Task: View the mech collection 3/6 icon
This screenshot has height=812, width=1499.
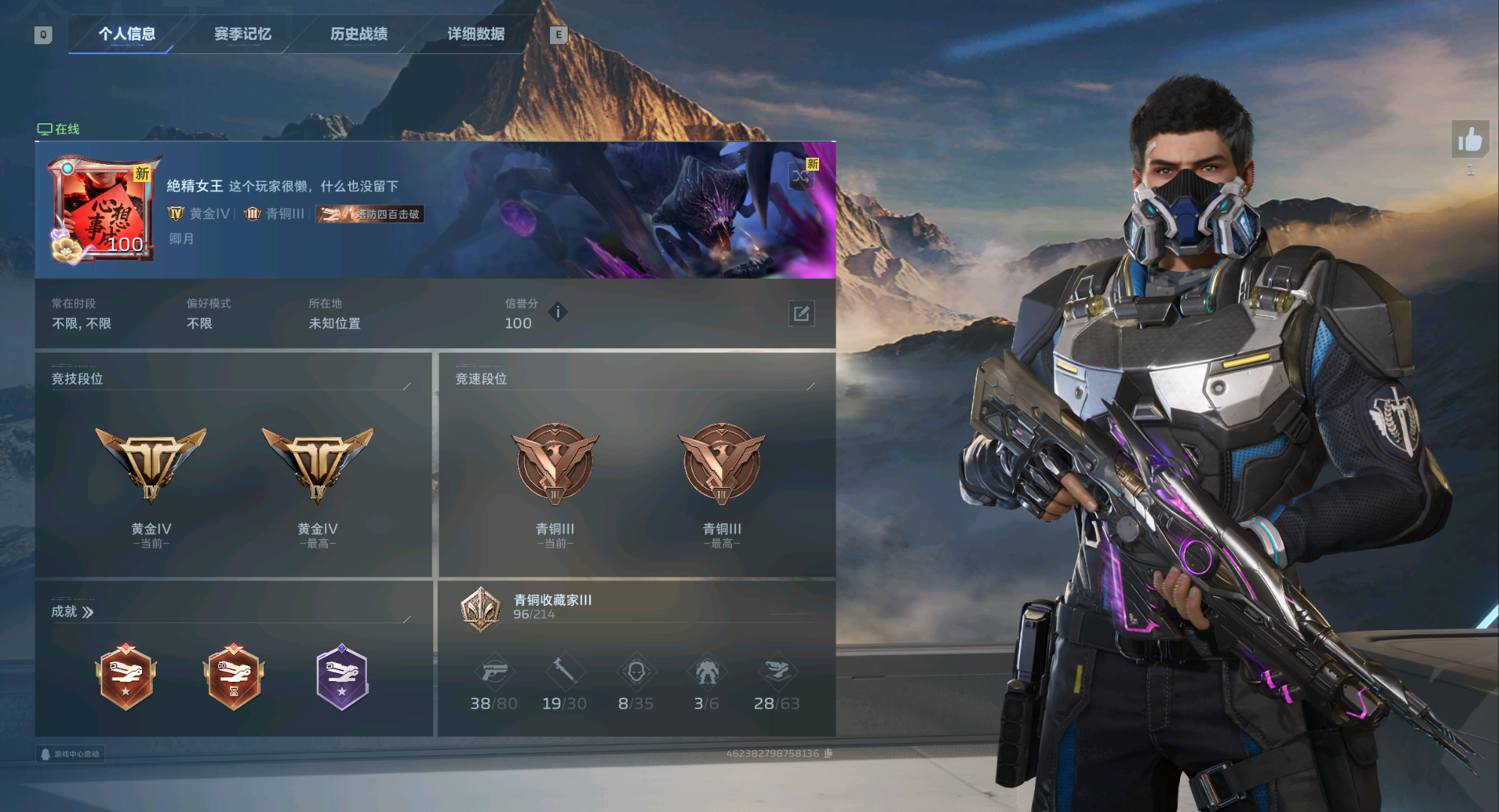Action: [x=706, y=671]
